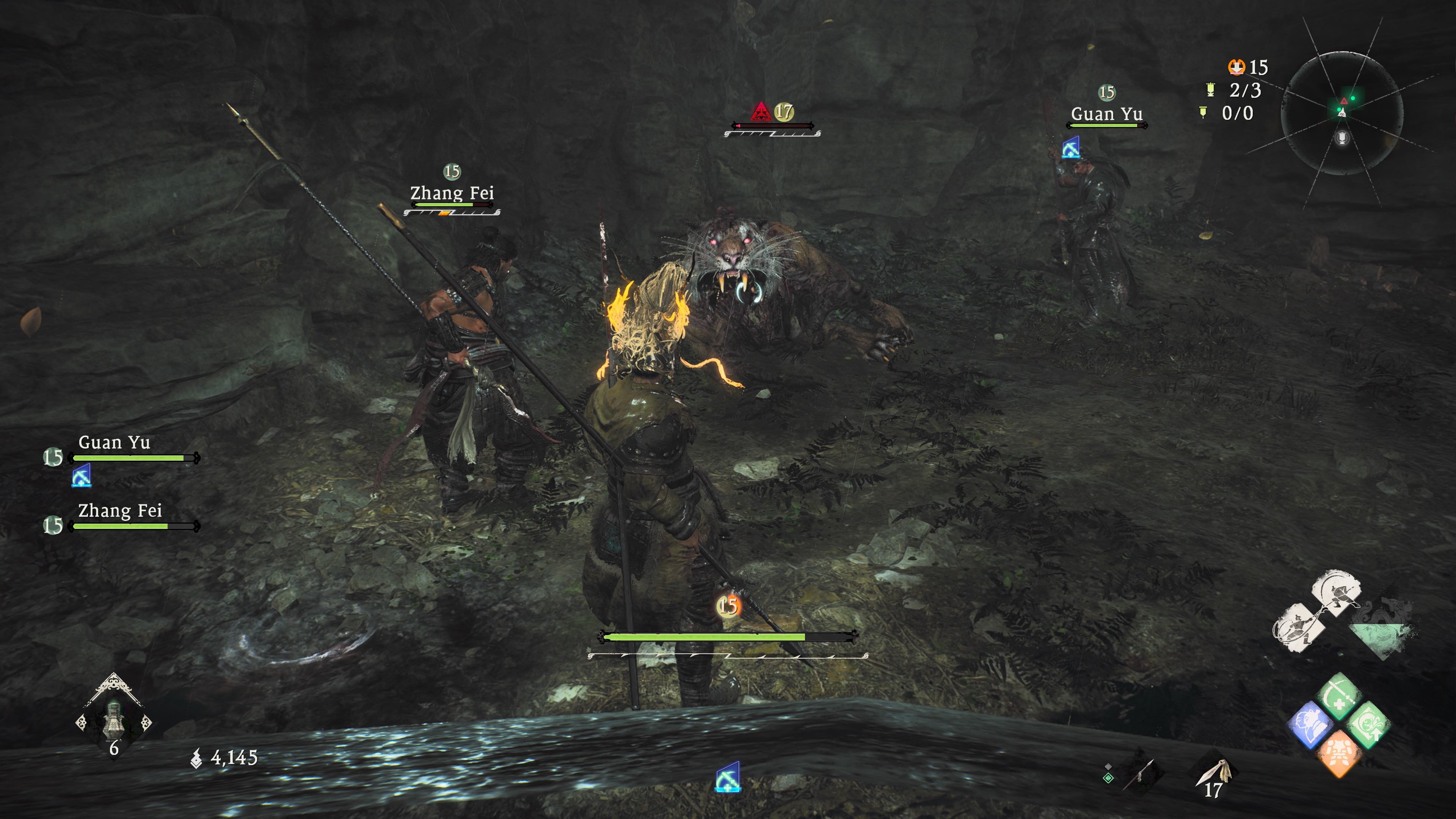
Task: Click the blue status icon under Guan Yu
Action: tap(82, 477)
